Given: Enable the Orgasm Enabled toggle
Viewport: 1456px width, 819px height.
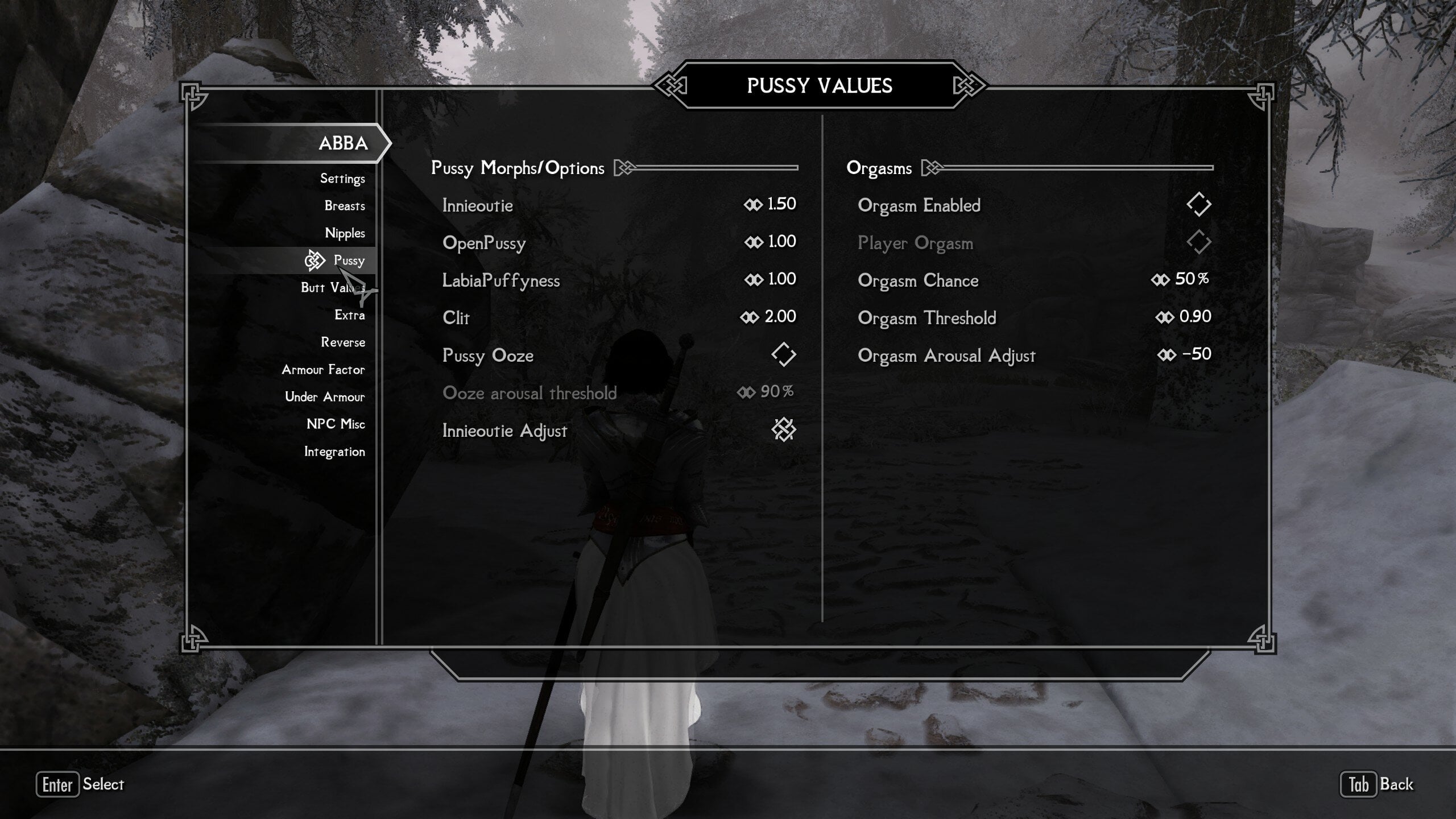Looking at the screenshot, I should pyautogui.click(x=1199, y=203).
